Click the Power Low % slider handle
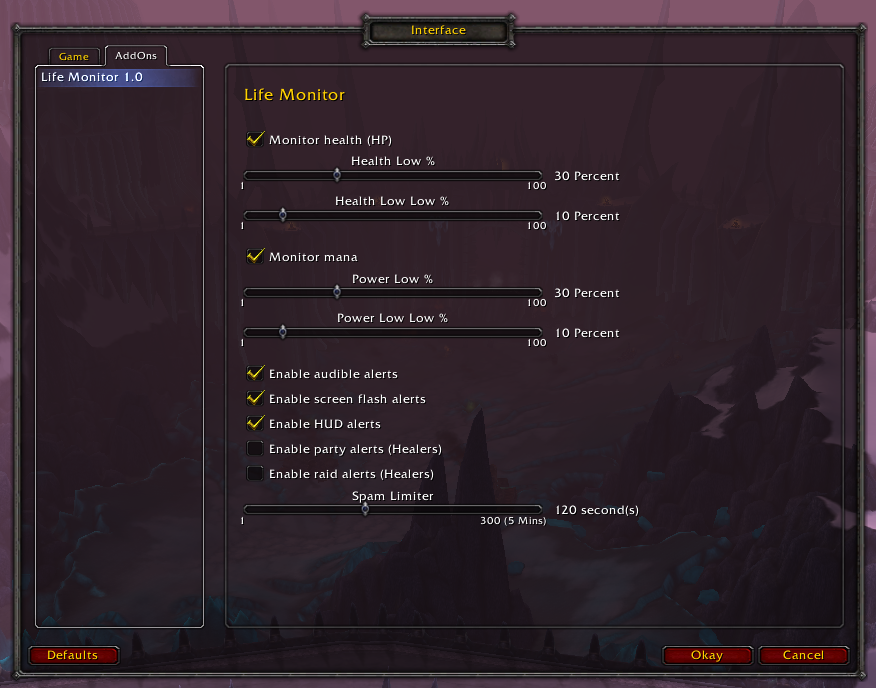876x688 pixels. (x=337, y=292)
